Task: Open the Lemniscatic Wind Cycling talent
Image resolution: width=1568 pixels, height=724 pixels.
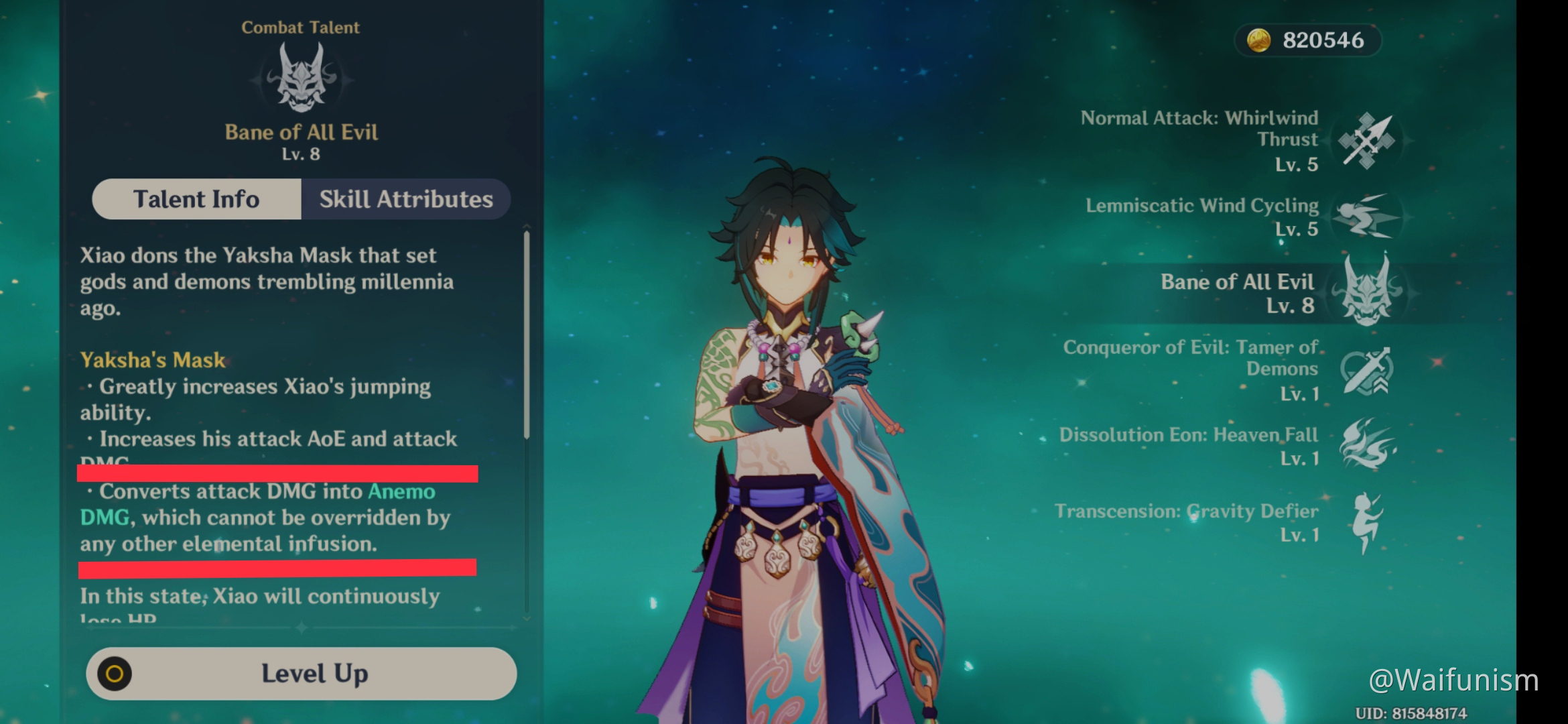Action: [x=1366, y=217]
